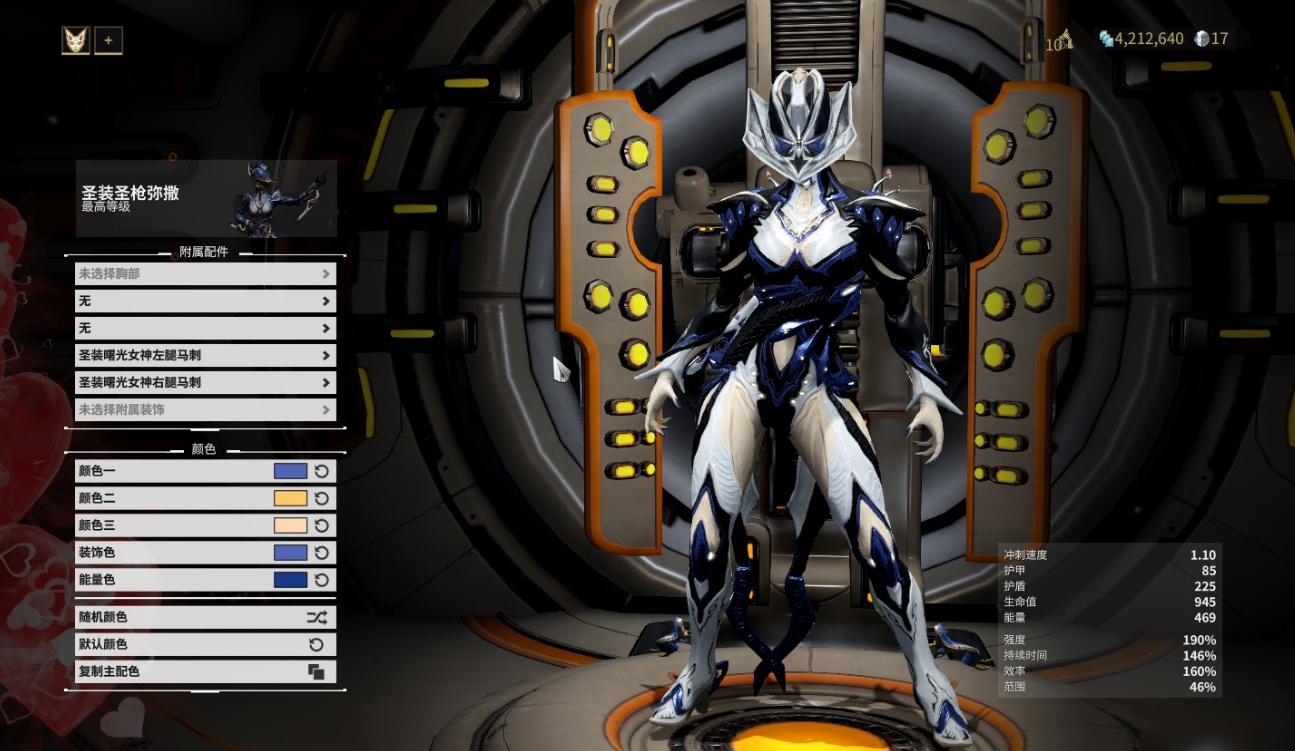The height and width of the screenshot is (751, 1295).
Task: Select the 圣装曙光女神左腿马刺 attachment row
Action: tap(205, 355)
